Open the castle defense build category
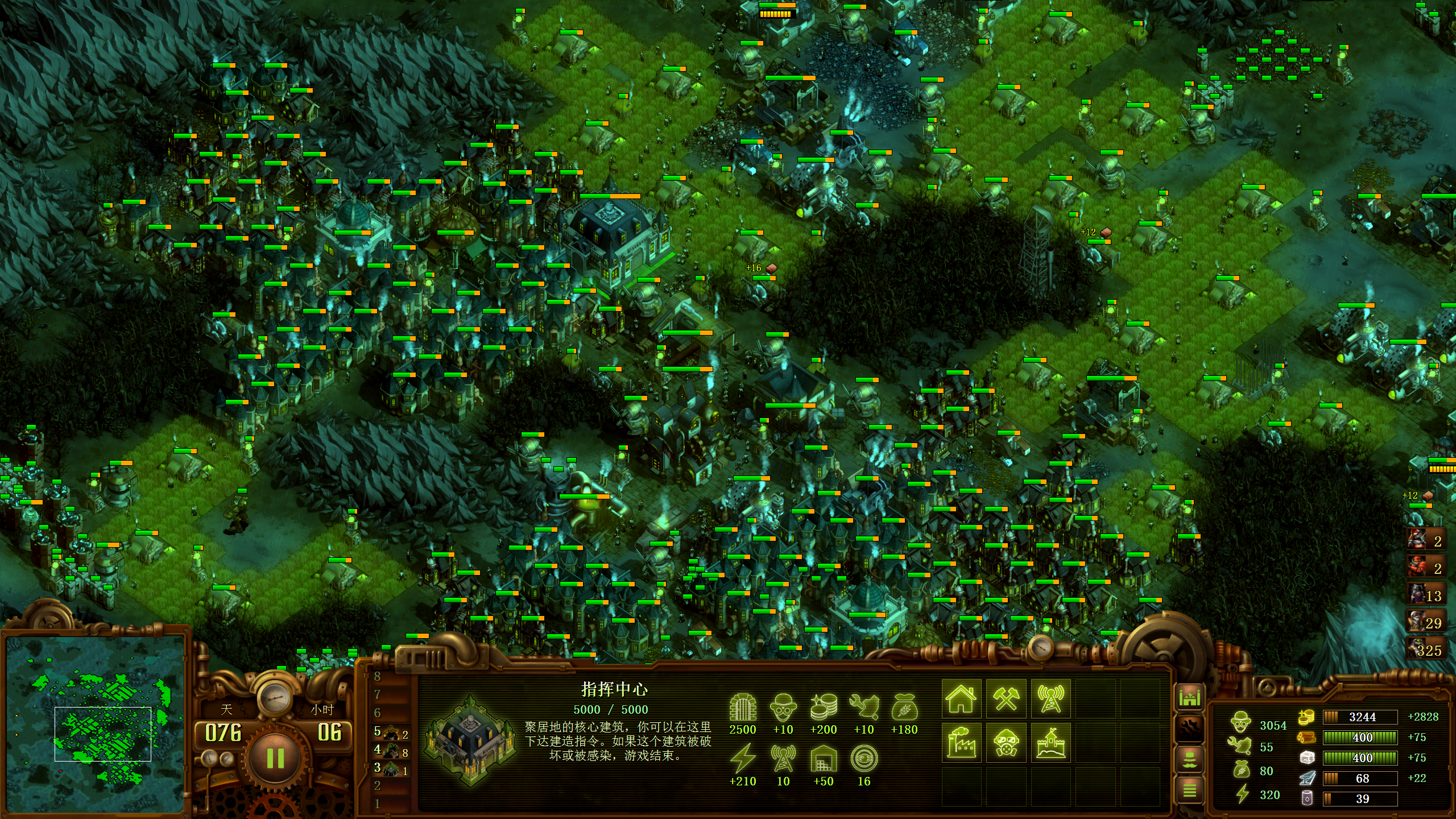Image resolution: width=1456 pixels, height=819 pixels. pyautogui.click(x=1050, y=742)
